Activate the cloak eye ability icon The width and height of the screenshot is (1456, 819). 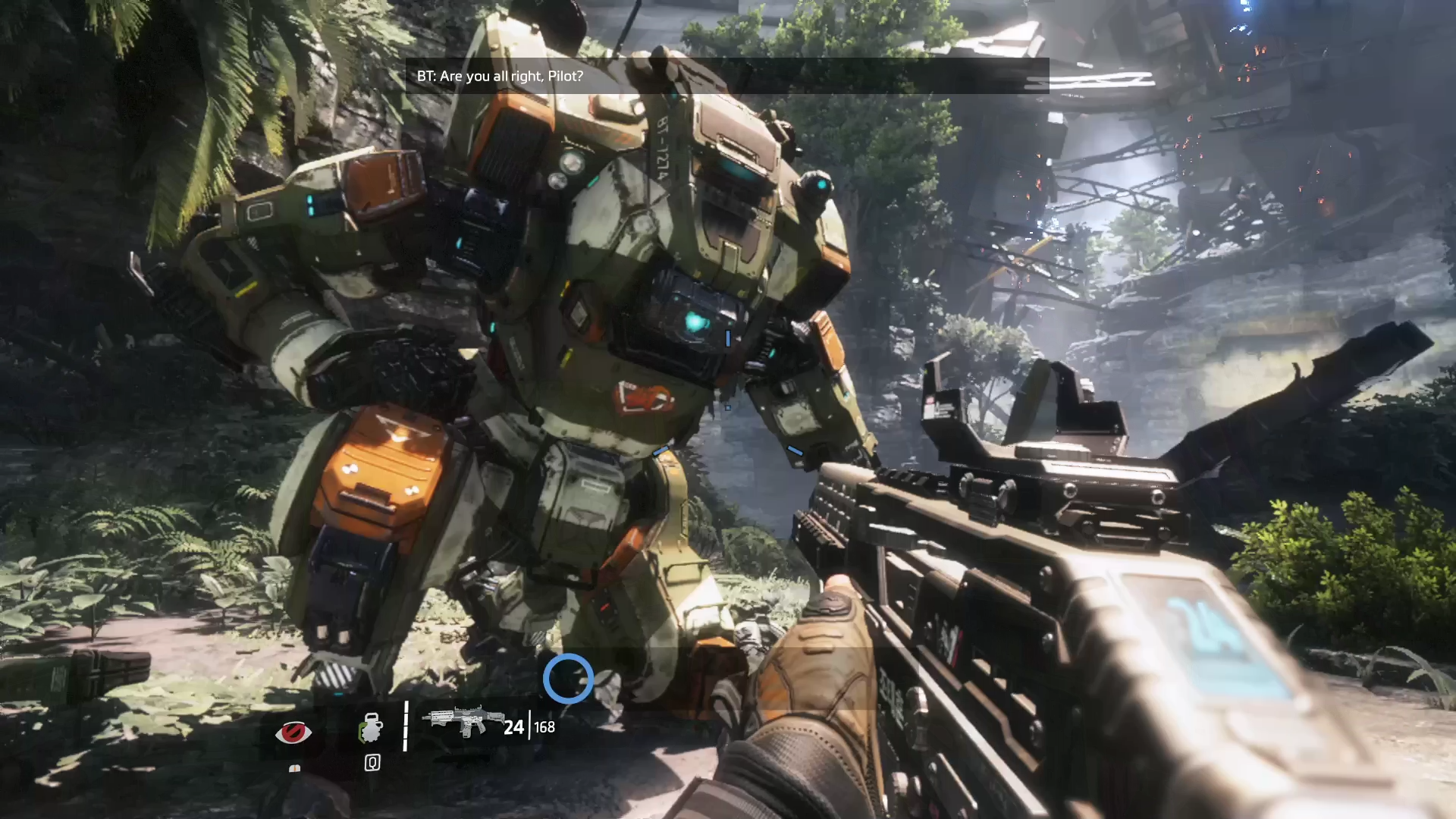[x=293, y=733]
